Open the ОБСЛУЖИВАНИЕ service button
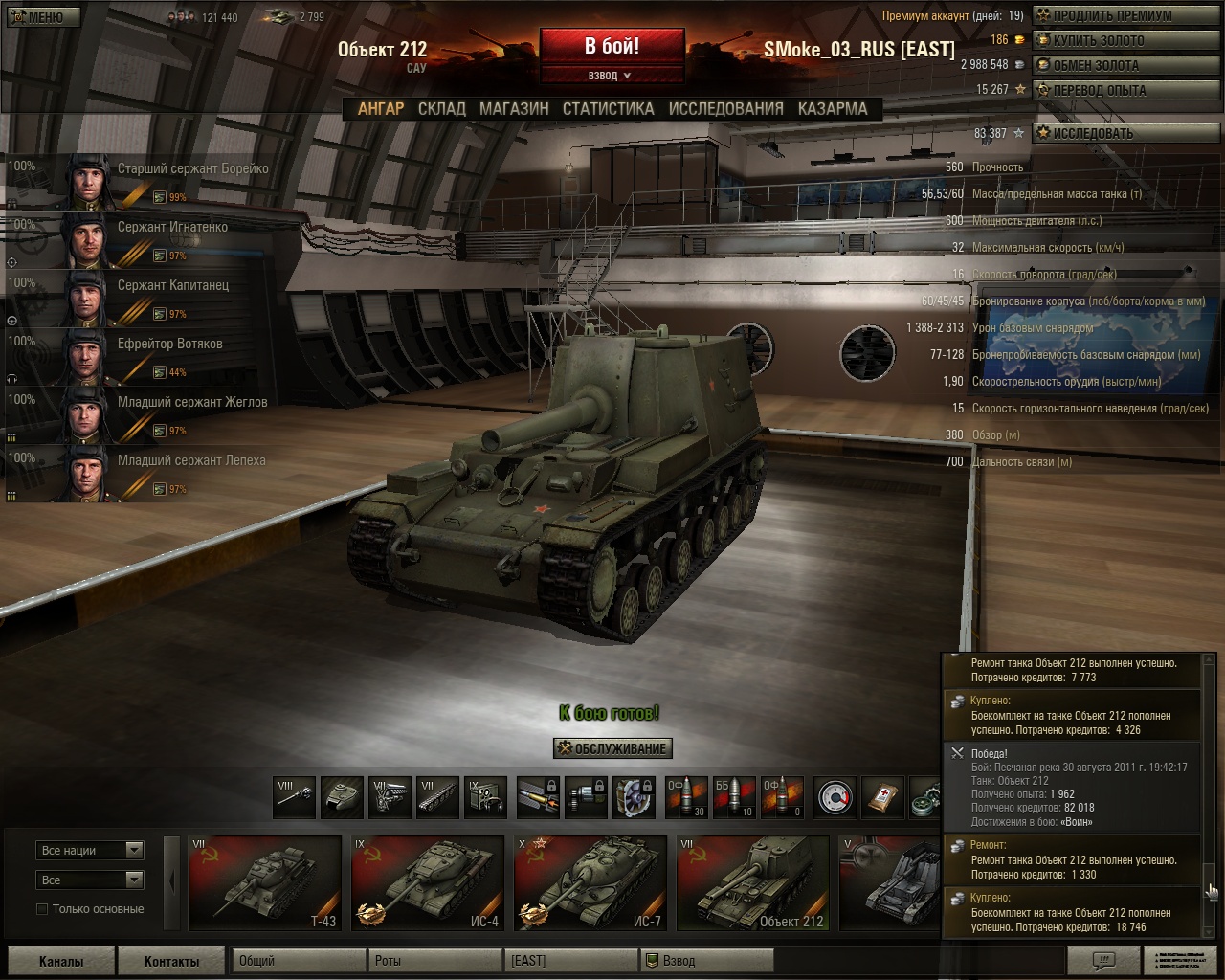1225x980 pixels. click(612, 748)
